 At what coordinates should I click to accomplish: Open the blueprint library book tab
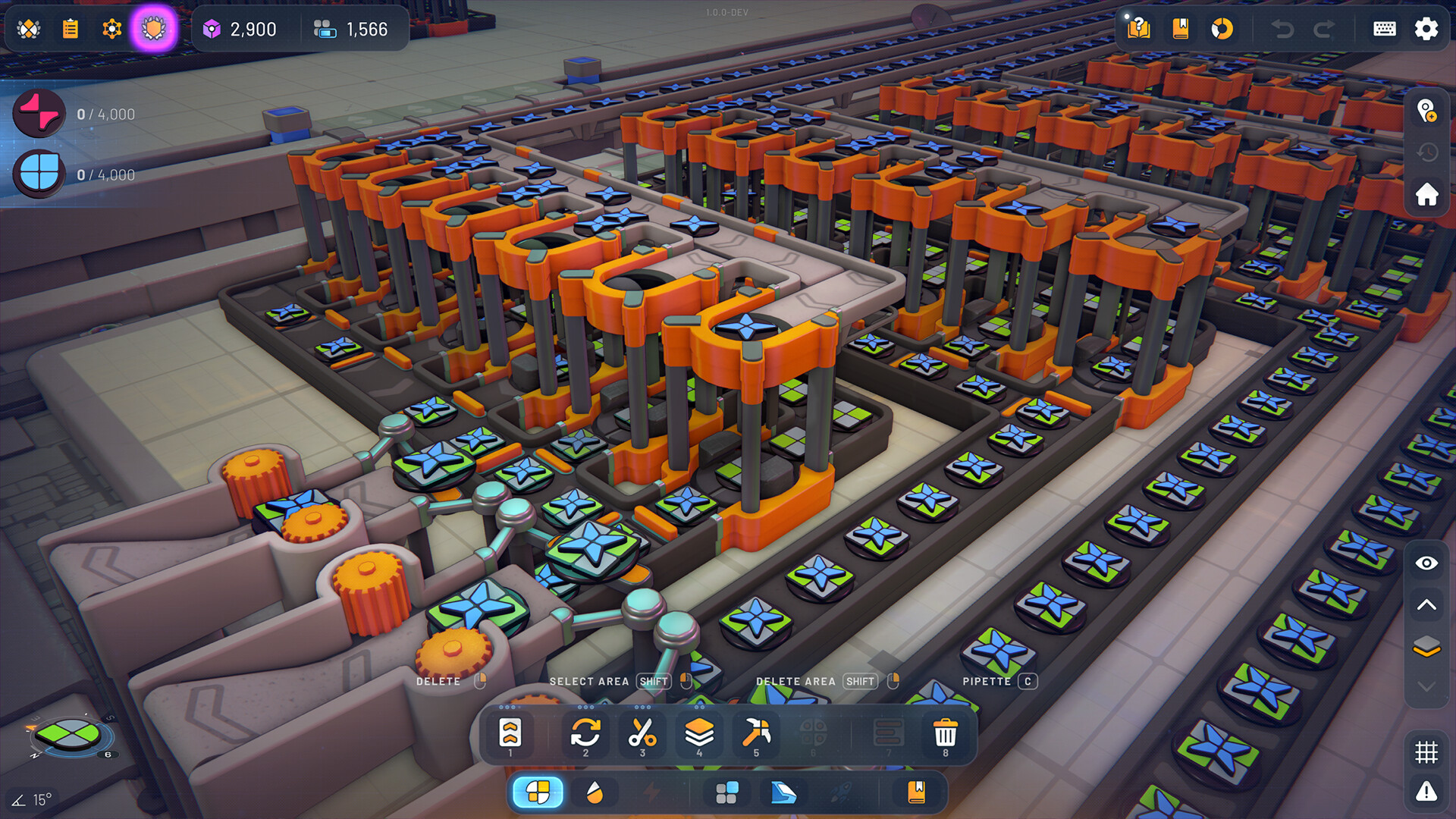click(916, 793)
